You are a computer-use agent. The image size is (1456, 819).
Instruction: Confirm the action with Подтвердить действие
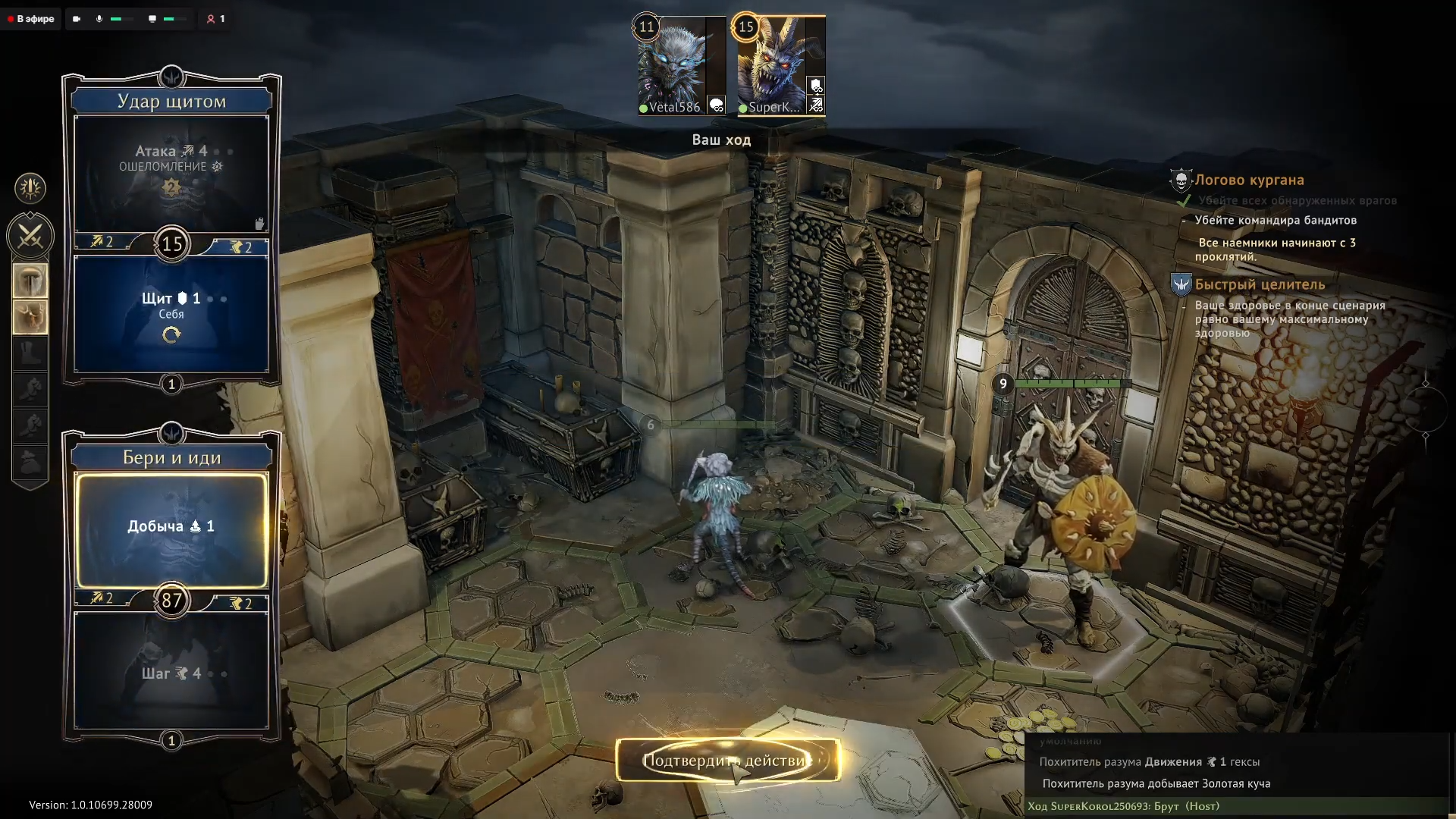(x=728, y=760)
